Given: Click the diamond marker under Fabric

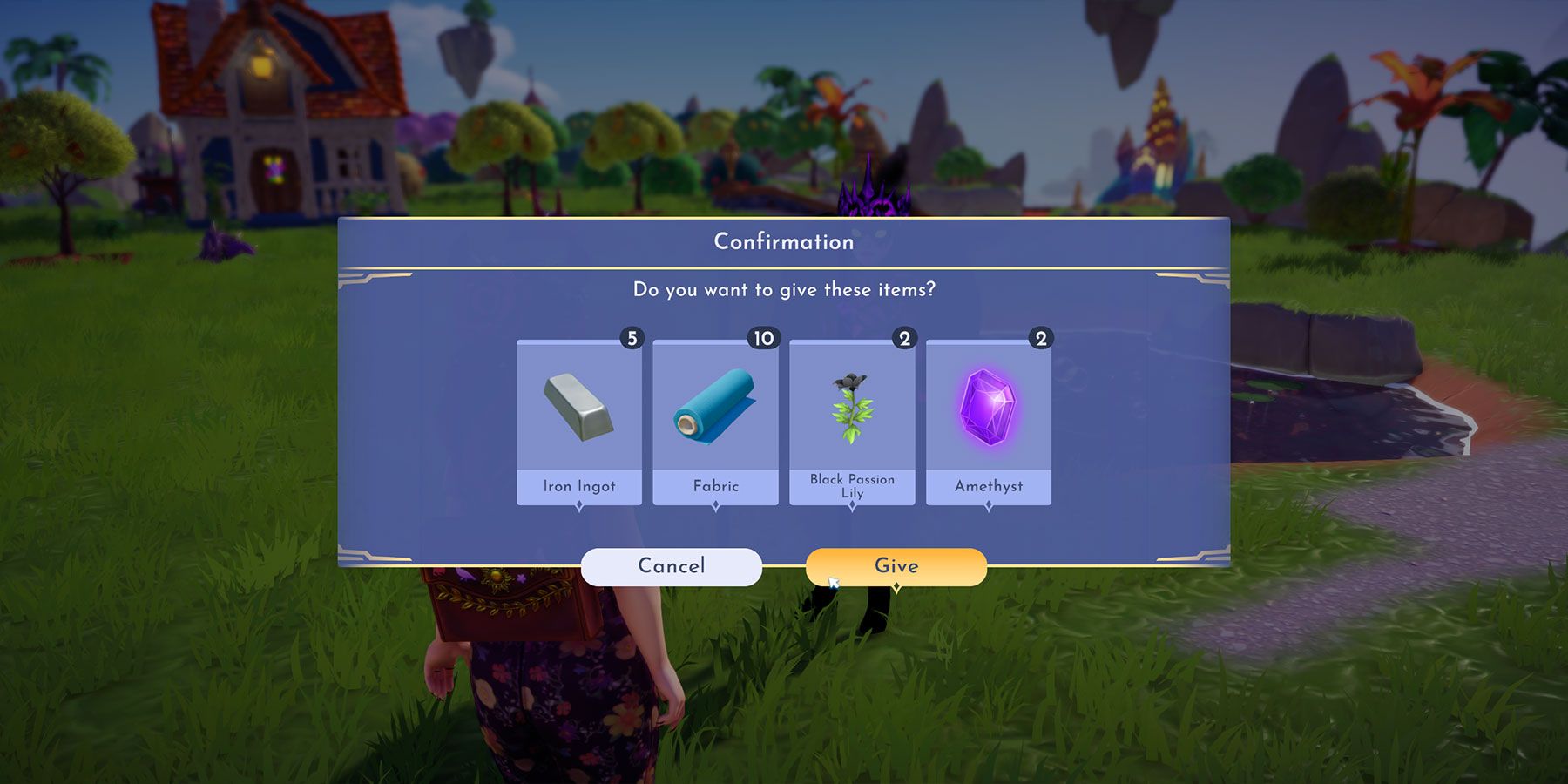Looking at the screenshot, I should pos(714,505).
